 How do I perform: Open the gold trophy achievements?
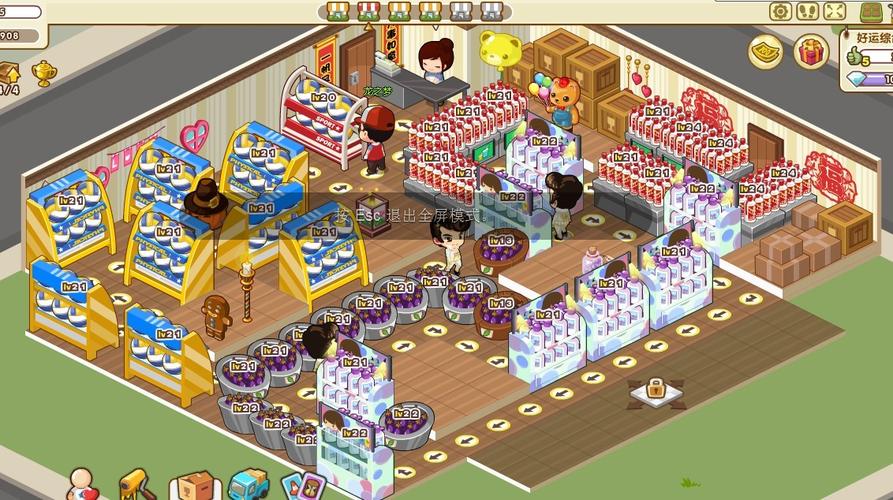click(x=44, y=72)
